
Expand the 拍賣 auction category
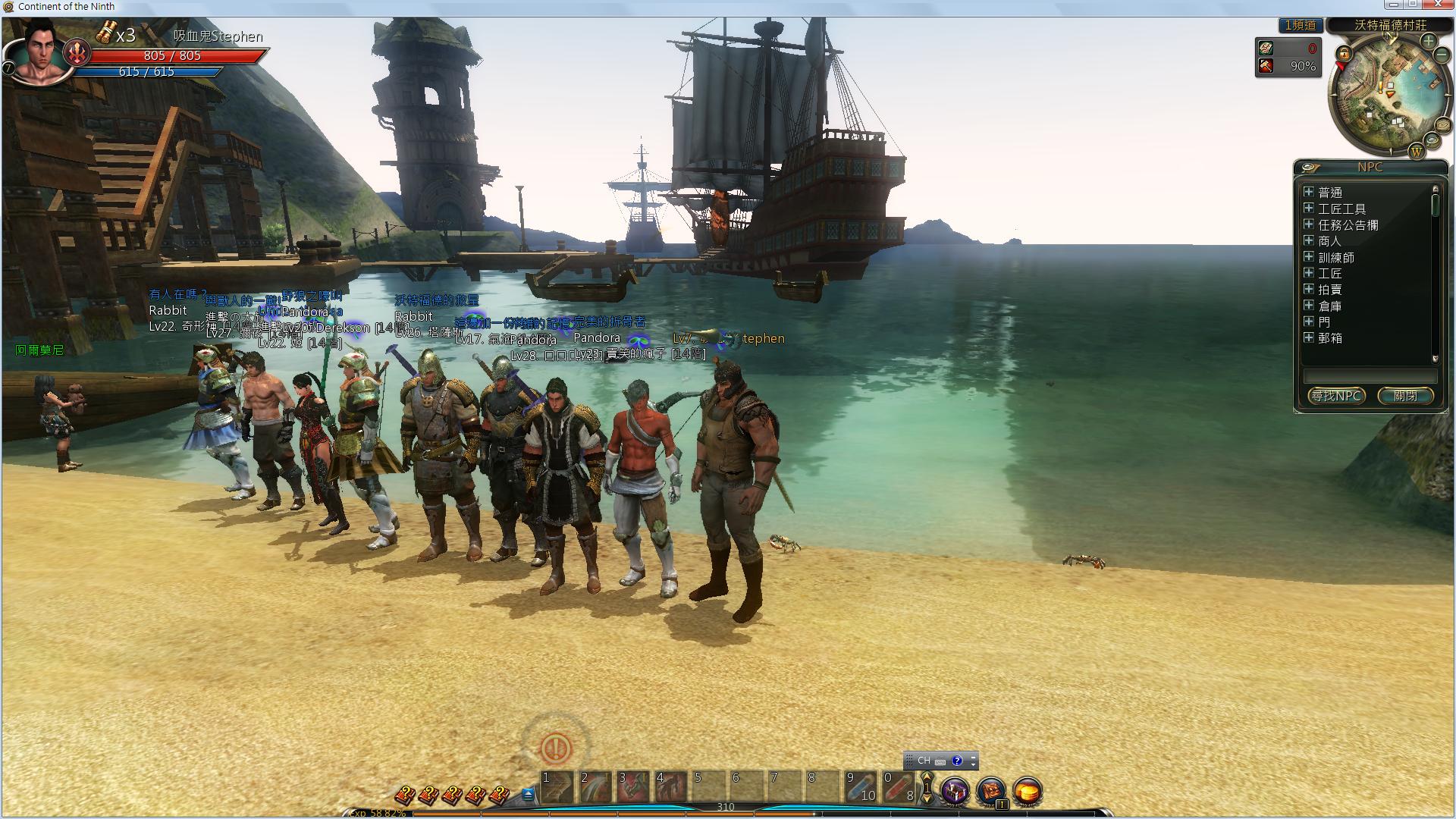1308,289
